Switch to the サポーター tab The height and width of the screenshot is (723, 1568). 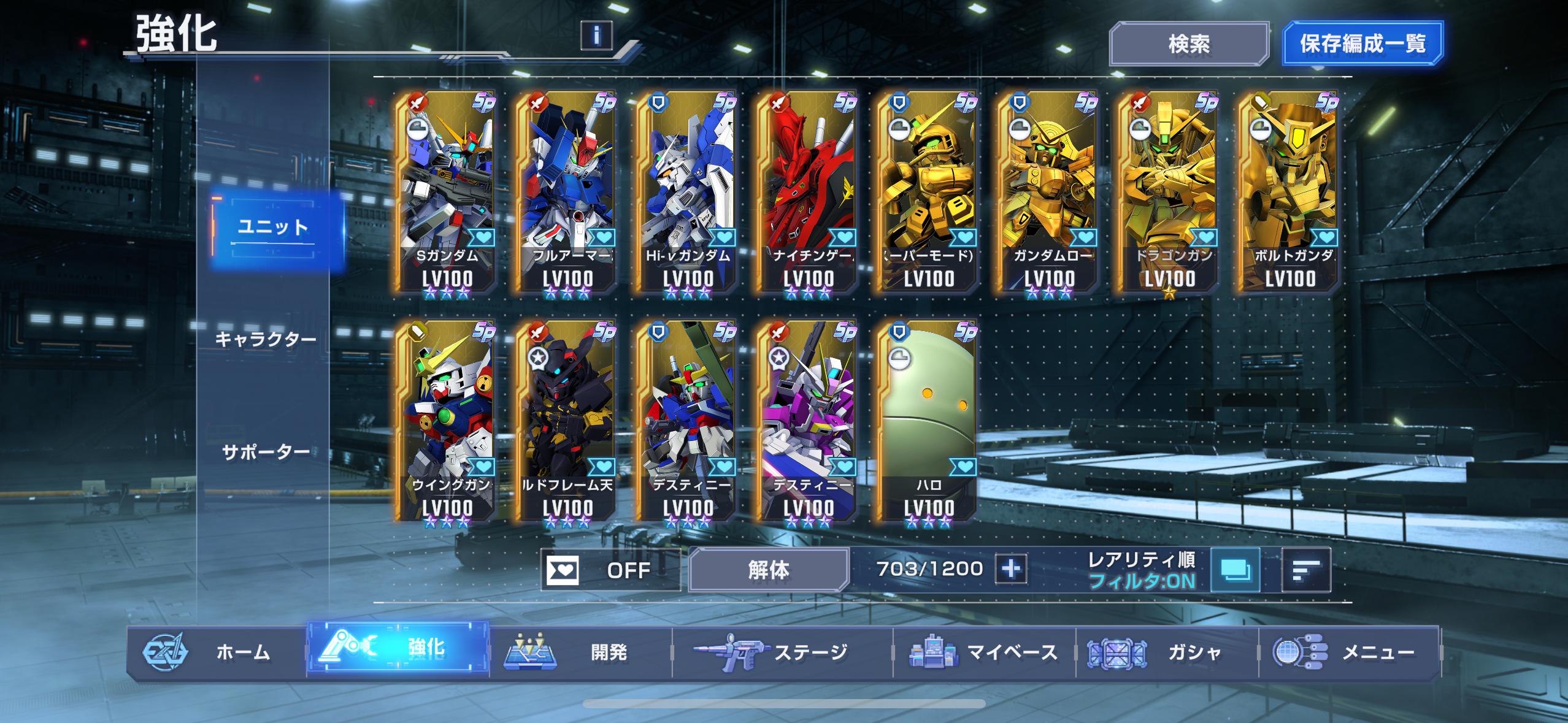click(x=265, y=452)
